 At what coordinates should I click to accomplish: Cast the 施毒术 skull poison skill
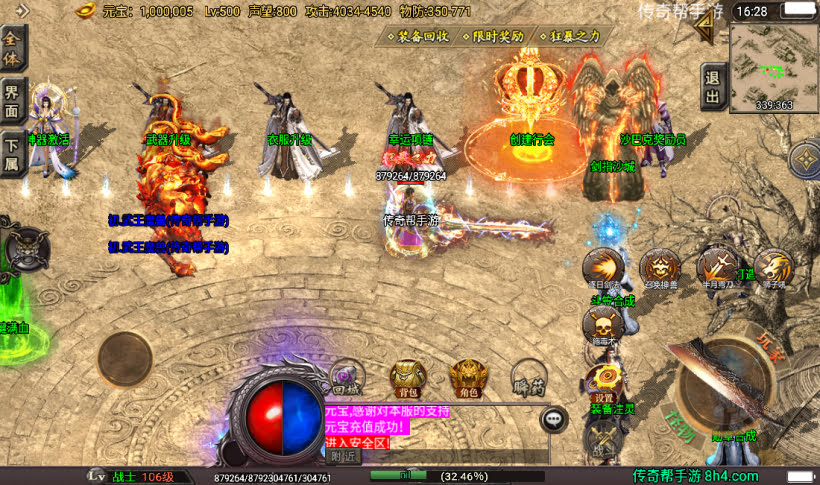pyautogui.click(x=603, y=326)
